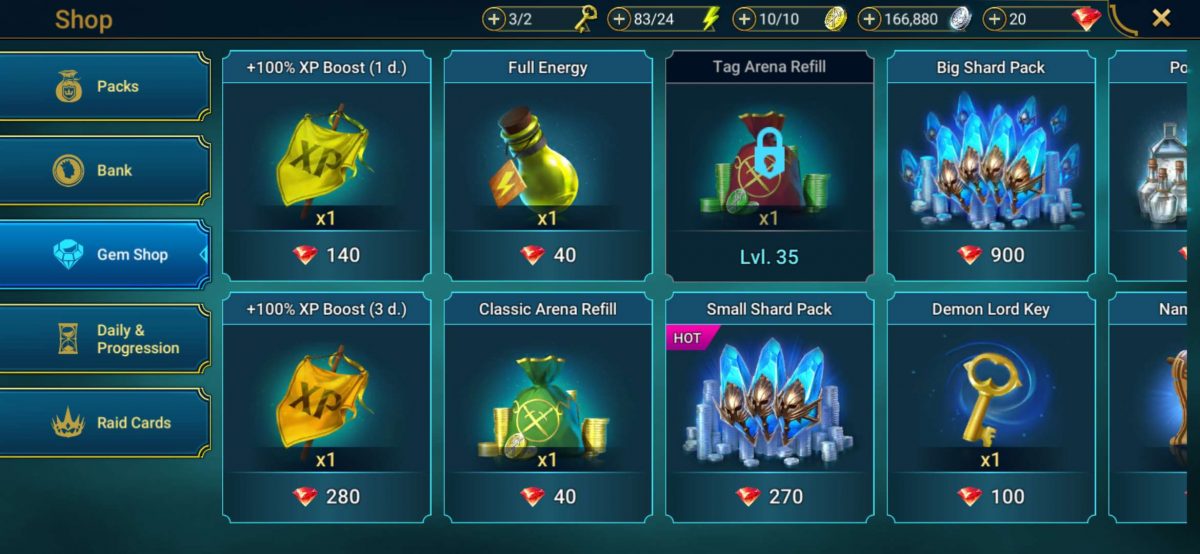Viewport: 1200px width, 554px height.
Task: Add more gems with the plus button
Action: [x=995, y=19]
